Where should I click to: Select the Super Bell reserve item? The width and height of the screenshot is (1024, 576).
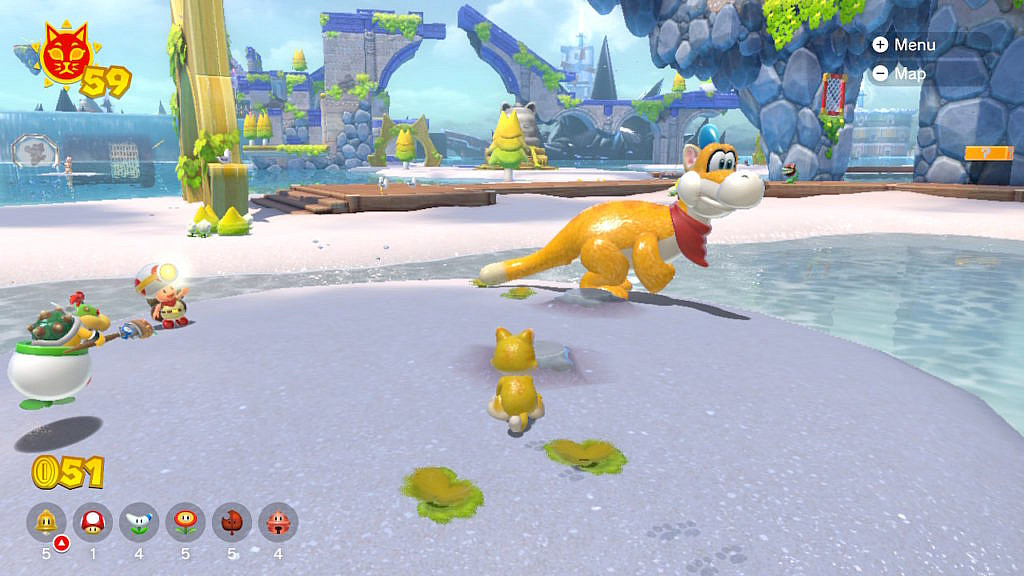coord(46,521)
